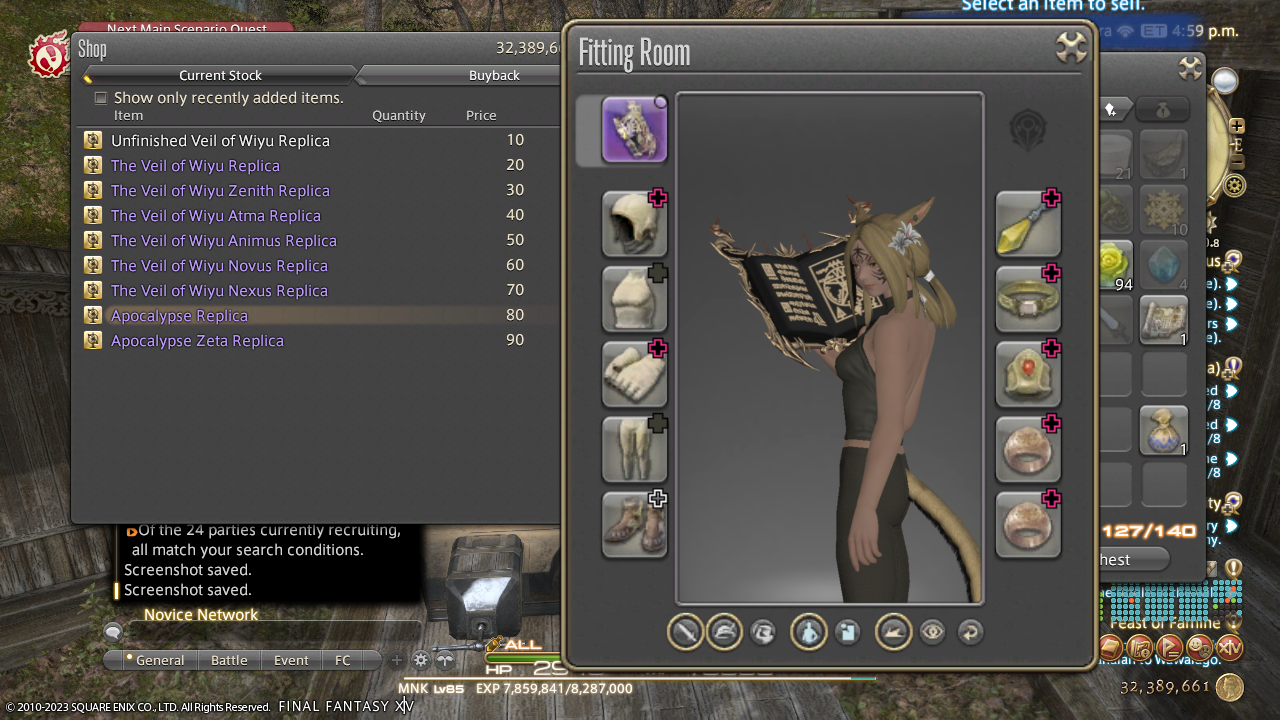Click the gold necklace slot
Viewport: 1280px width, 720px height.
click(1028, 299)
